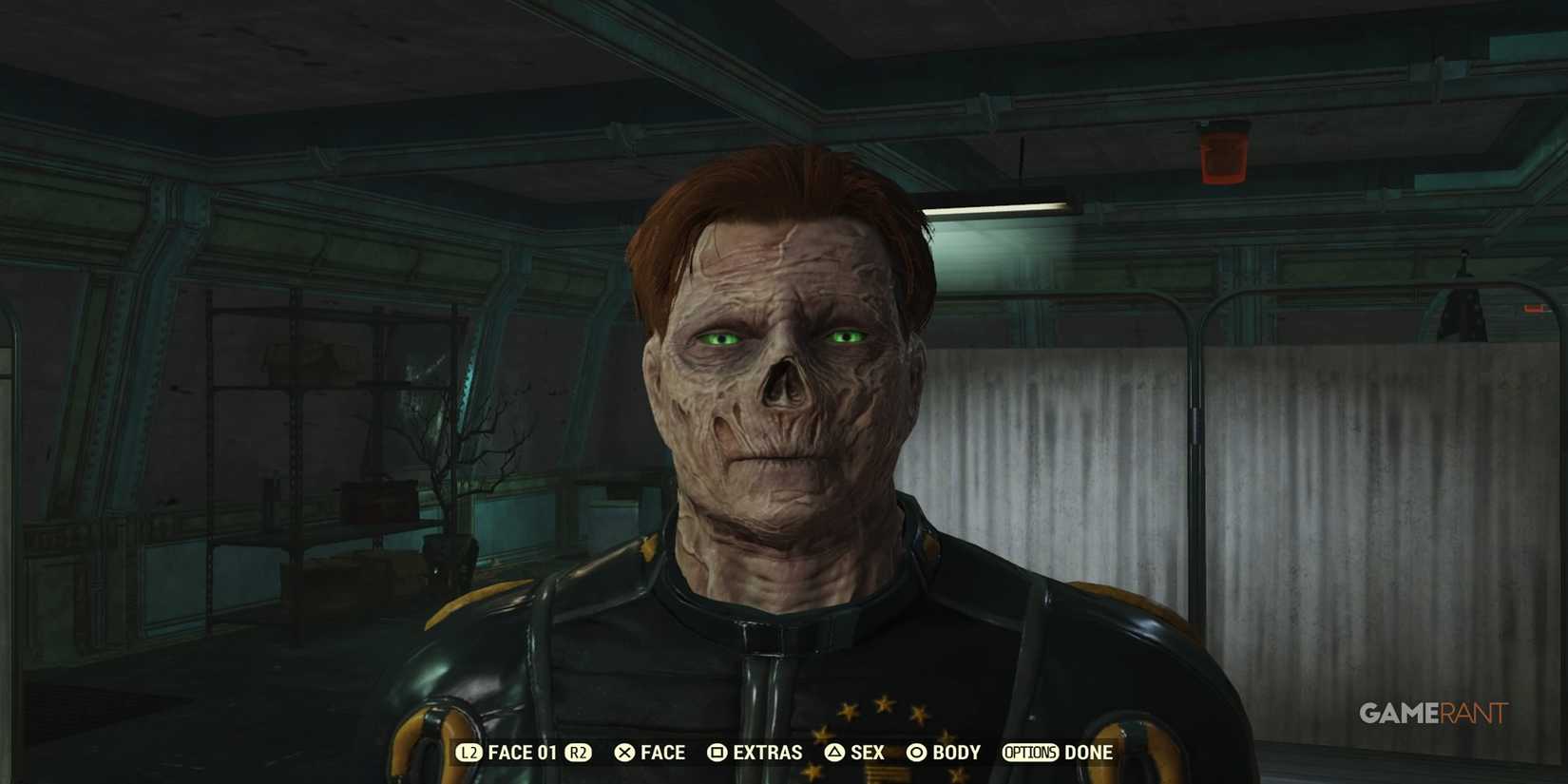The width and height of the screenshot is (1568, 784).
Task: Click the FACE 01 preset label
Action: (525, 752)
